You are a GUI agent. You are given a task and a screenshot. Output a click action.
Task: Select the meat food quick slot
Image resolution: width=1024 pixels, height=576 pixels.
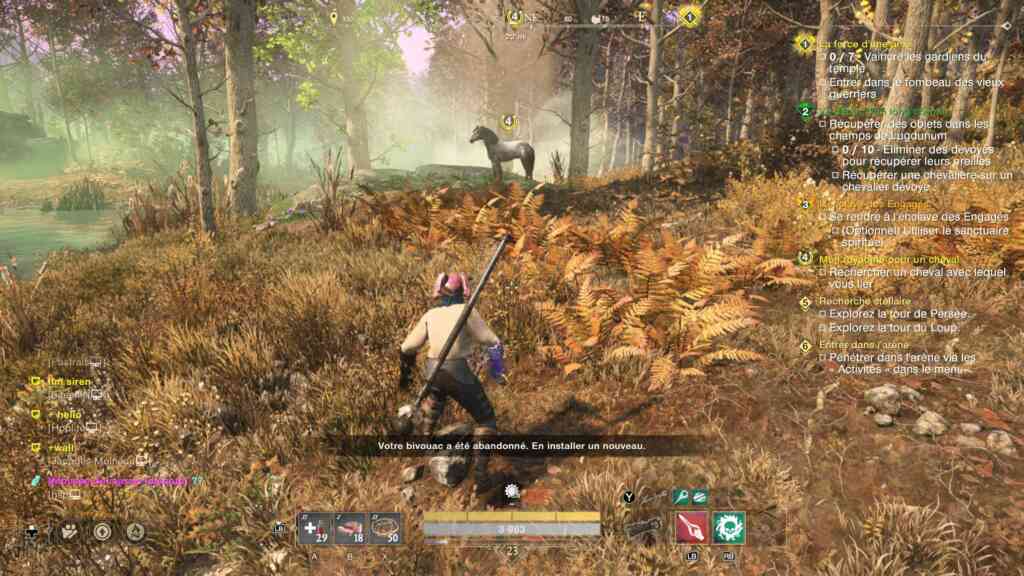click(350, 527)
